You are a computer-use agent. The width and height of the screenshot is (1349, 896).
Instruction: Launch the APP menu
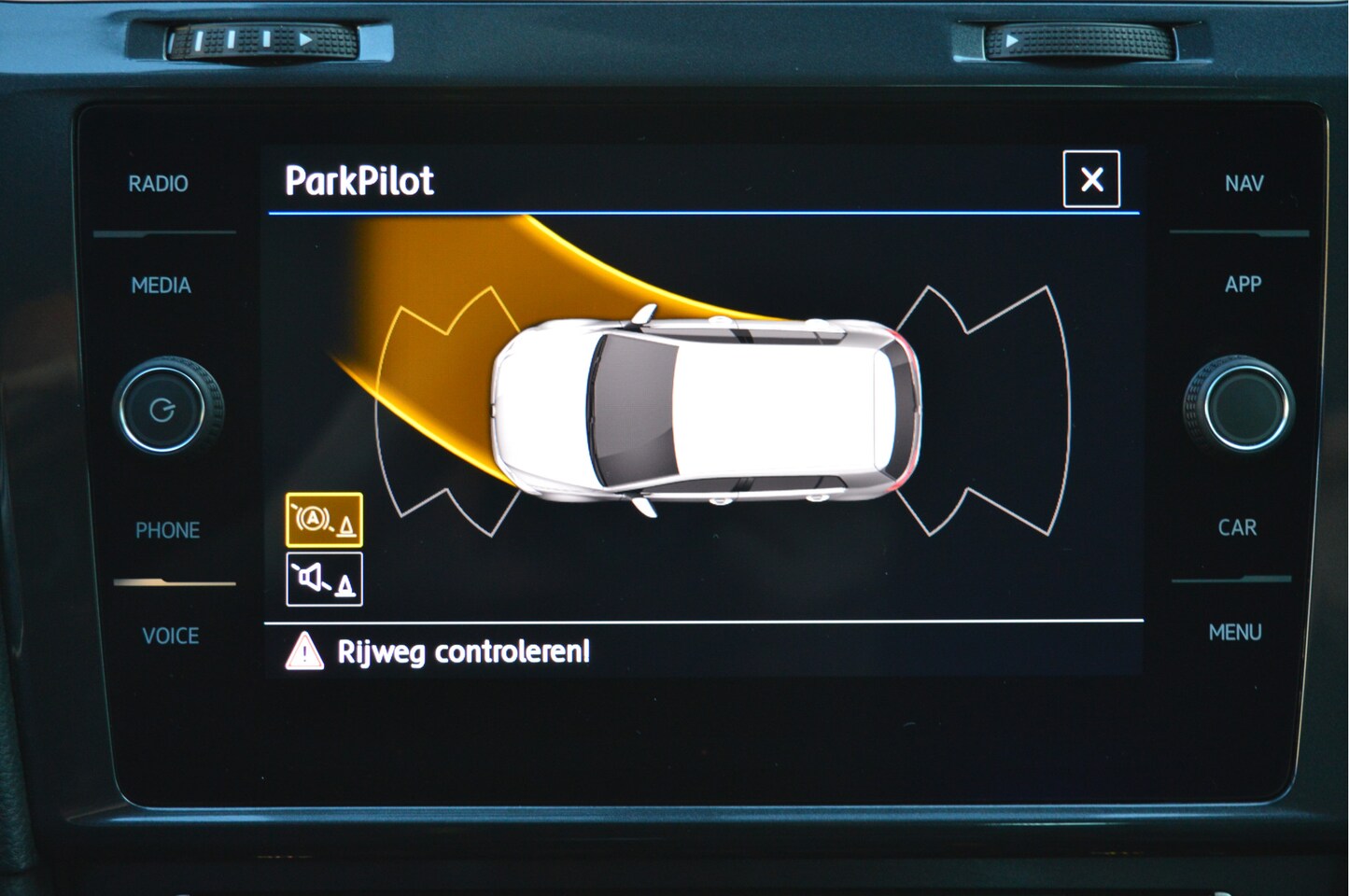1243,285
